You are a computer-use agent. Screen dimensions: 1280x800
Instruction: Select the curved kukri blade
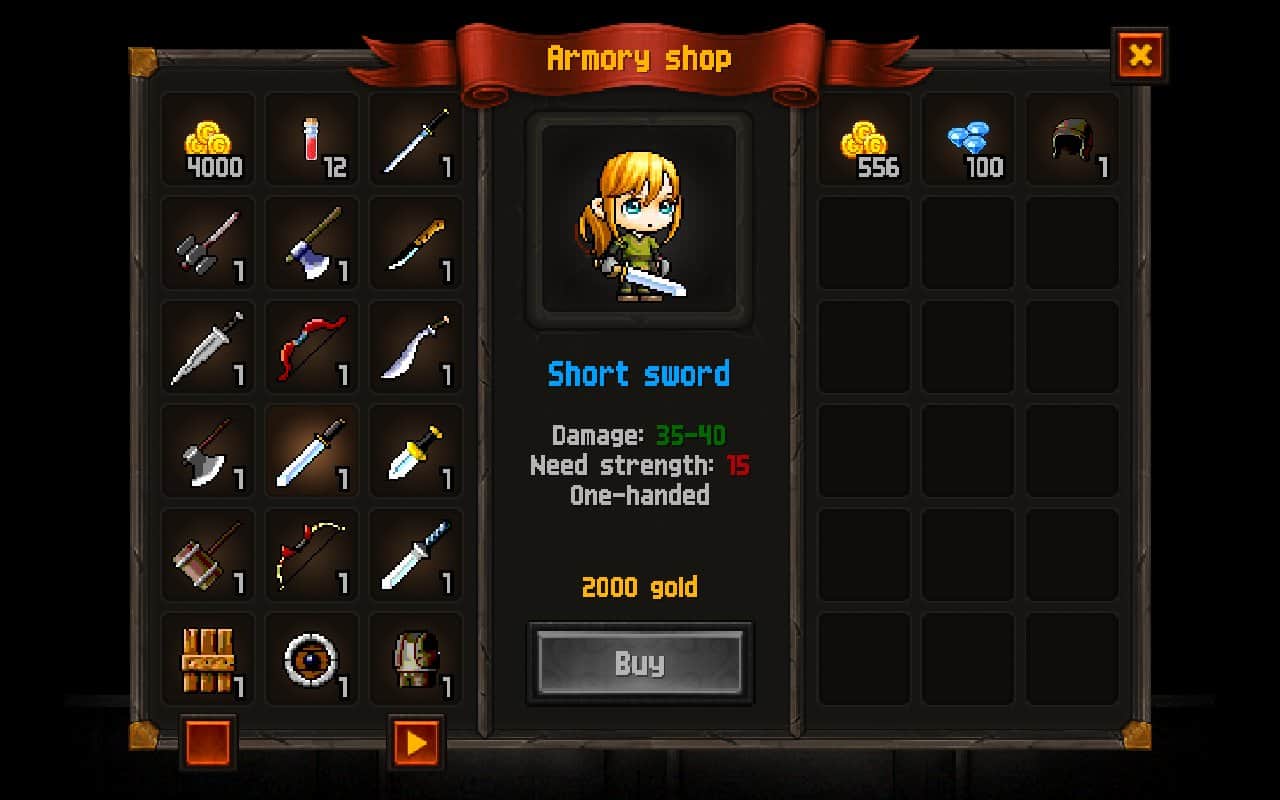[x=415, y=348]
